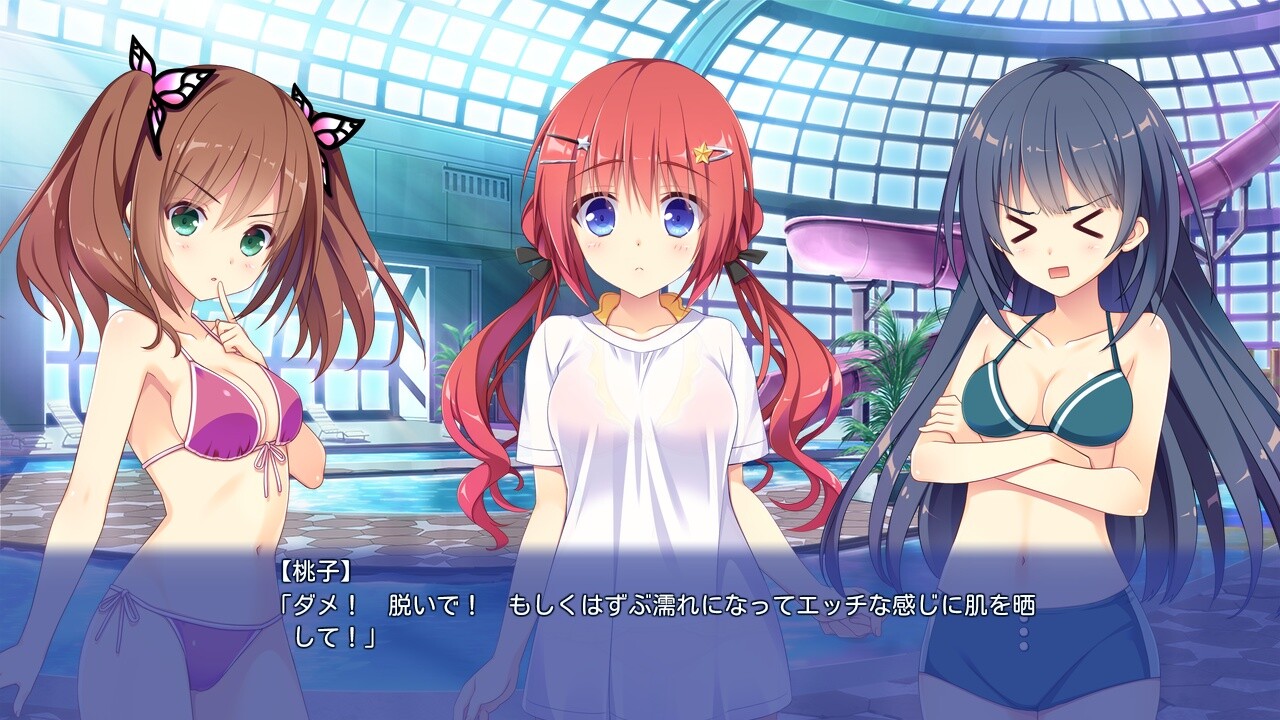
Task: Click the buttons on the blue swim shorts
Action: tap(1024, 632)
